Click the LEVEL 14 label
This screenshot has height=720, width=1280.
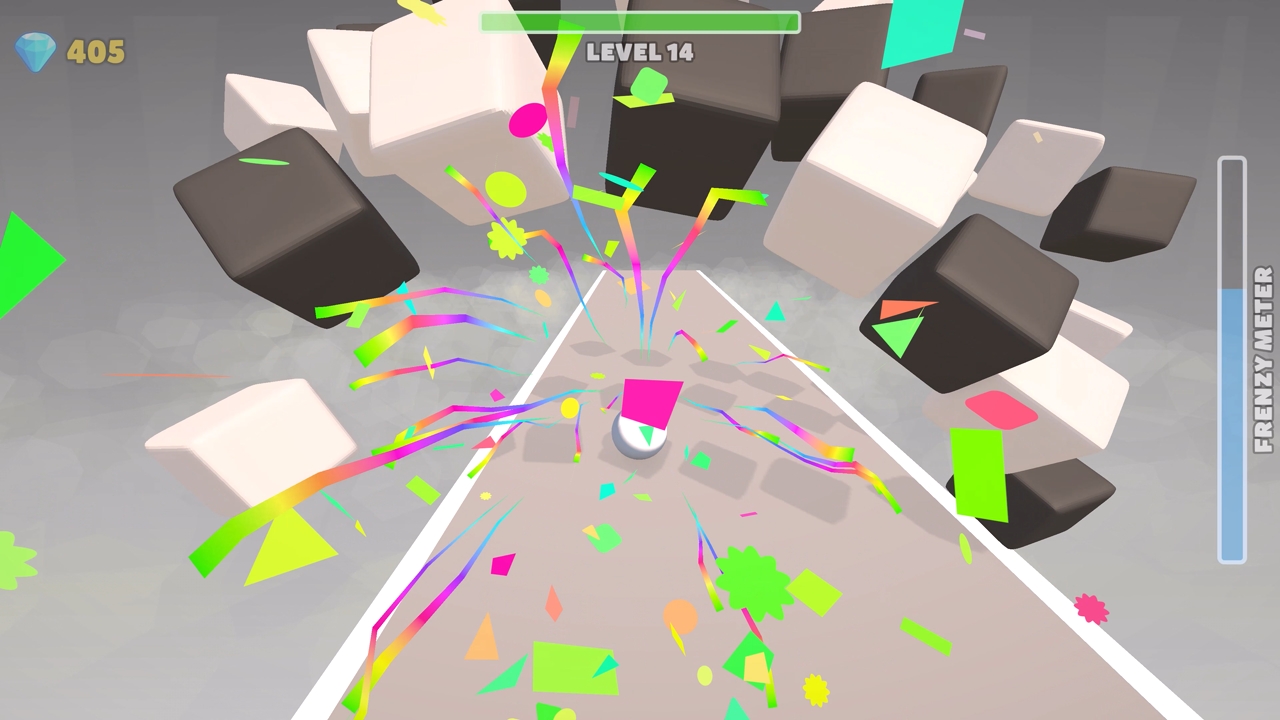click(639, 53)
